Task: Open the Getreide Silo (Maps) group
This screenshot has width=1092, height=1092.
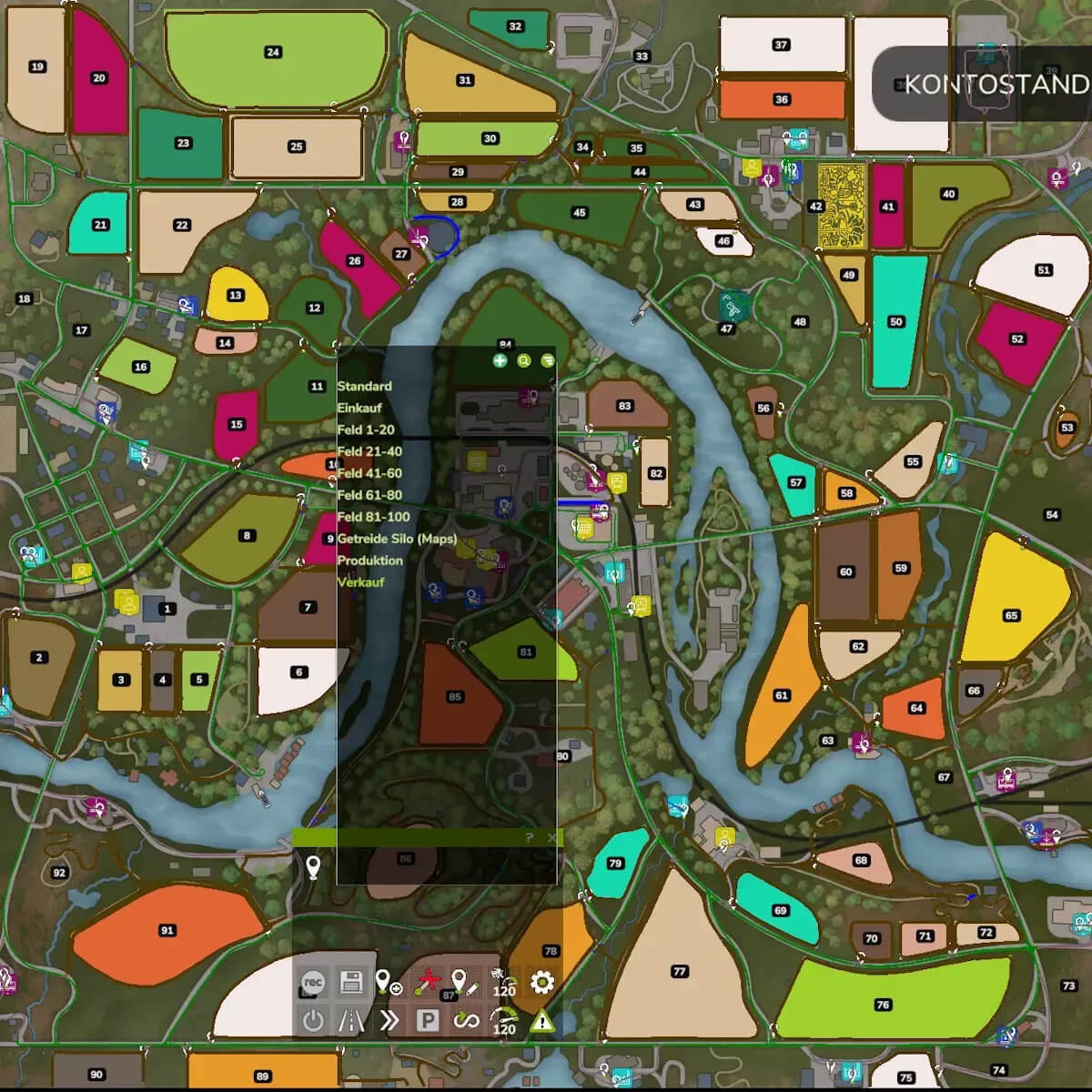Action: point(397,539)
